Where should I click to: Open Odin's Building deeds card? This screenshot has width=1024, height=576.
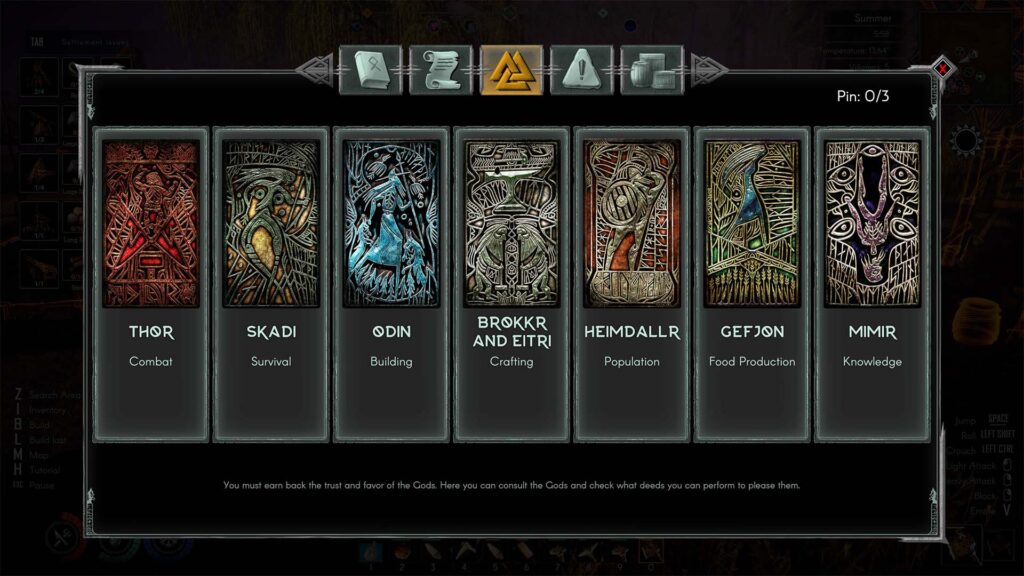tap(391, 284)
